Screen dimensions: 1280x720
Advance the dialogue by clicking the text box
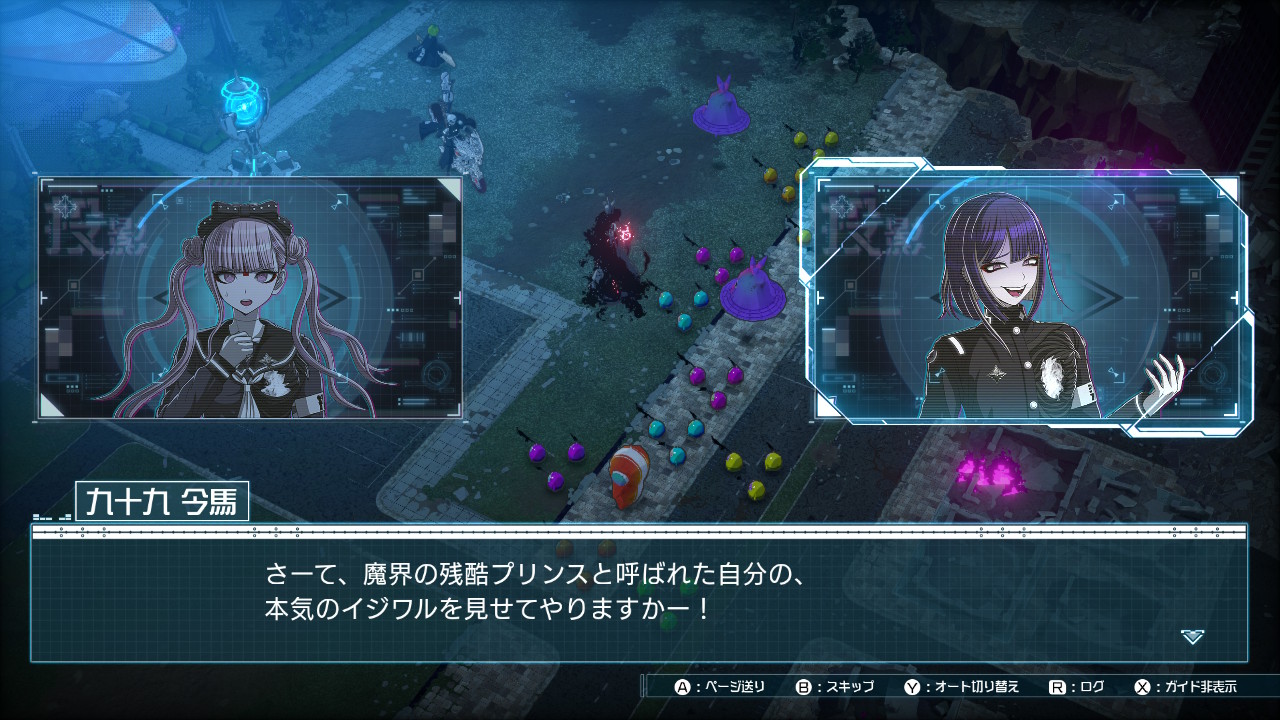click(638, 594)
